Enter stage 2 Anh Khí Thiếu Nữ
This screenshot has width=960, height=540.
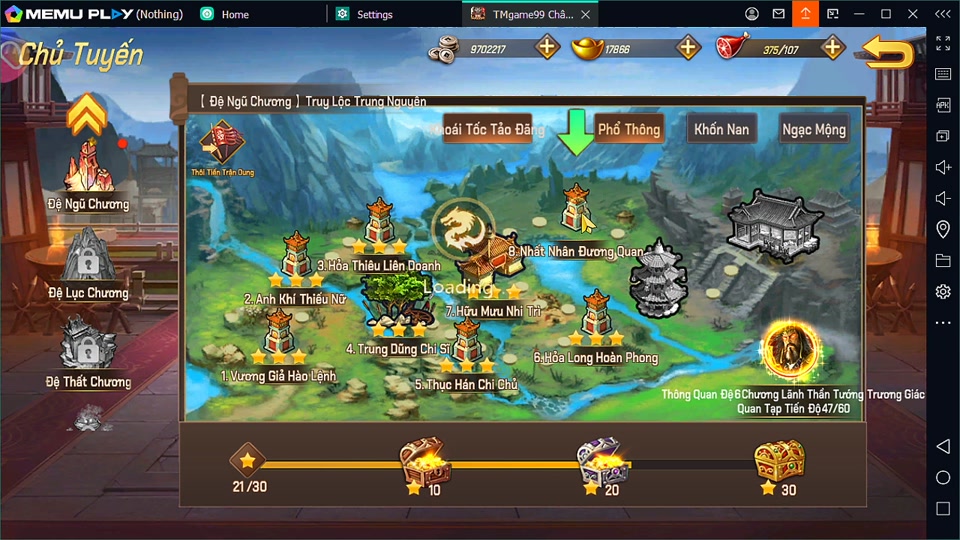[x=297, y=256]
